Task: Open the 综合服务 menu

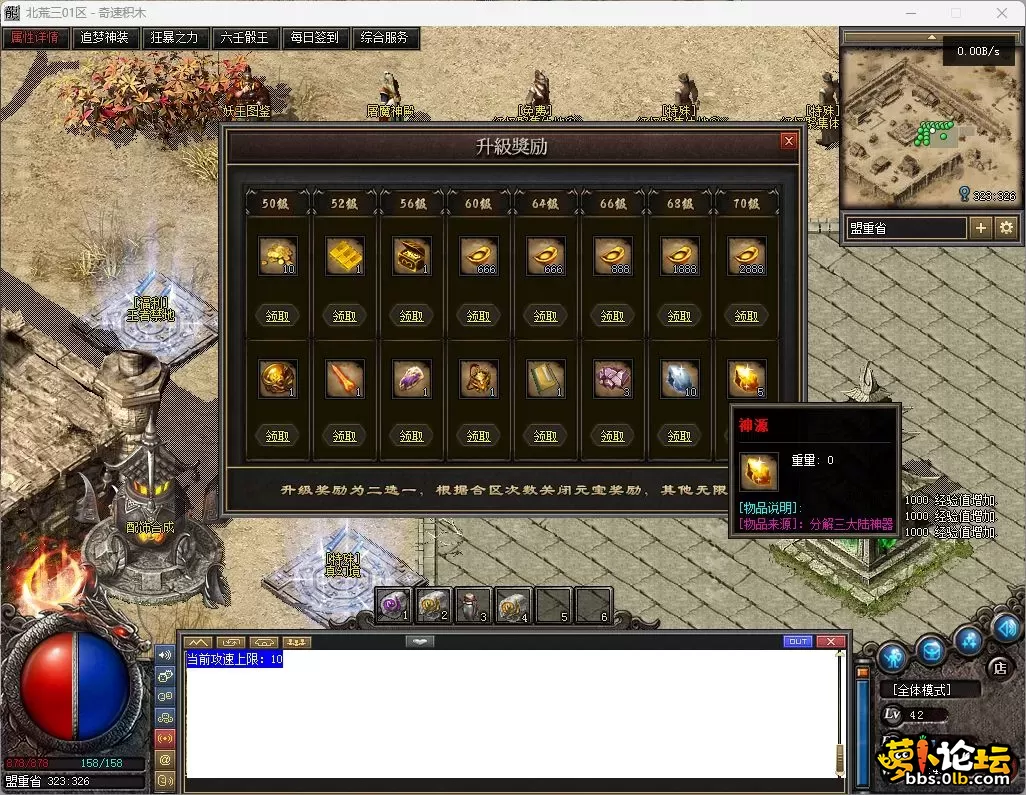Action: pos(385,38)
